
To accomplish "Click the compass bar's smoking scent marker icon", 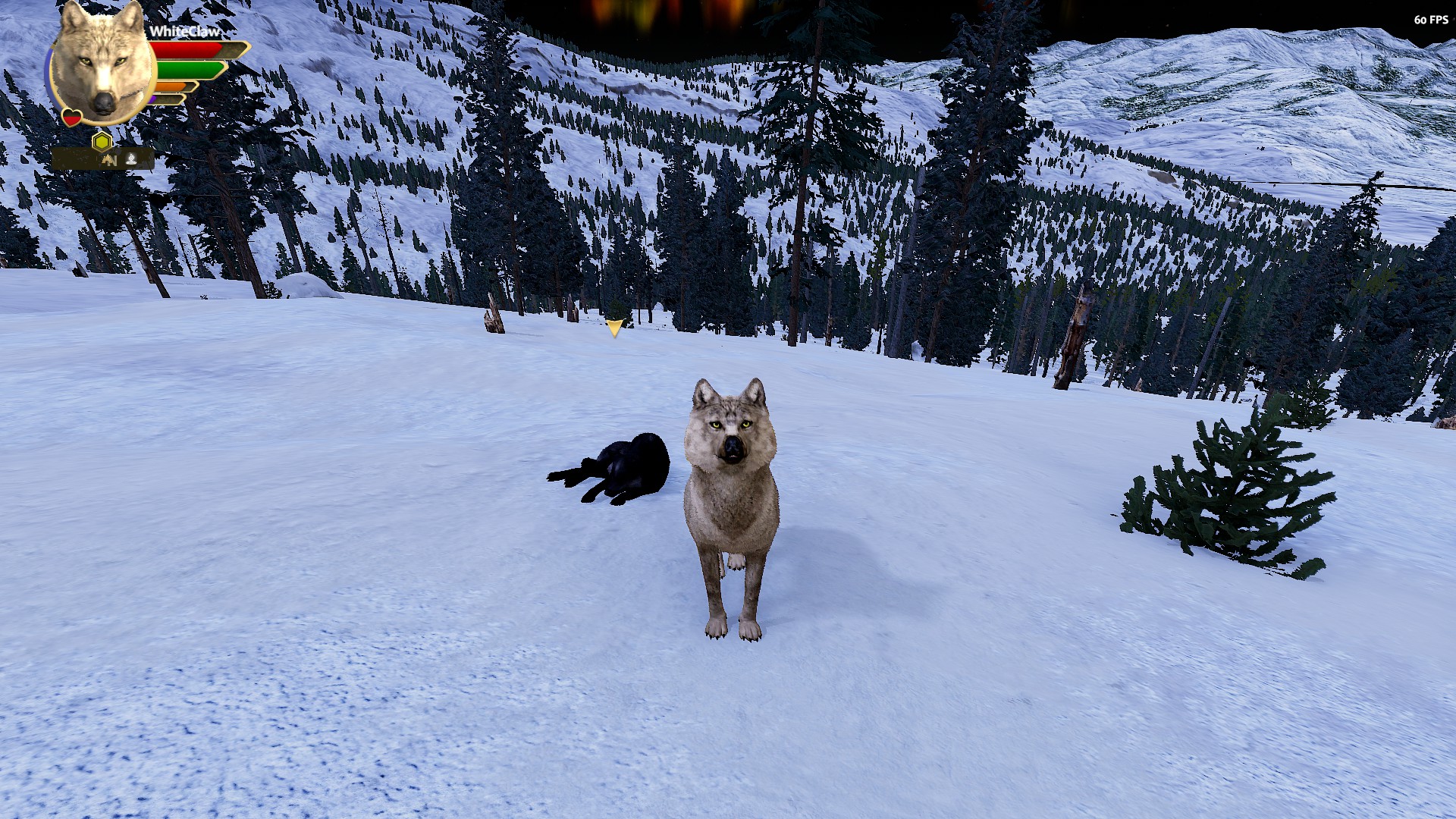I will (132, 159).
